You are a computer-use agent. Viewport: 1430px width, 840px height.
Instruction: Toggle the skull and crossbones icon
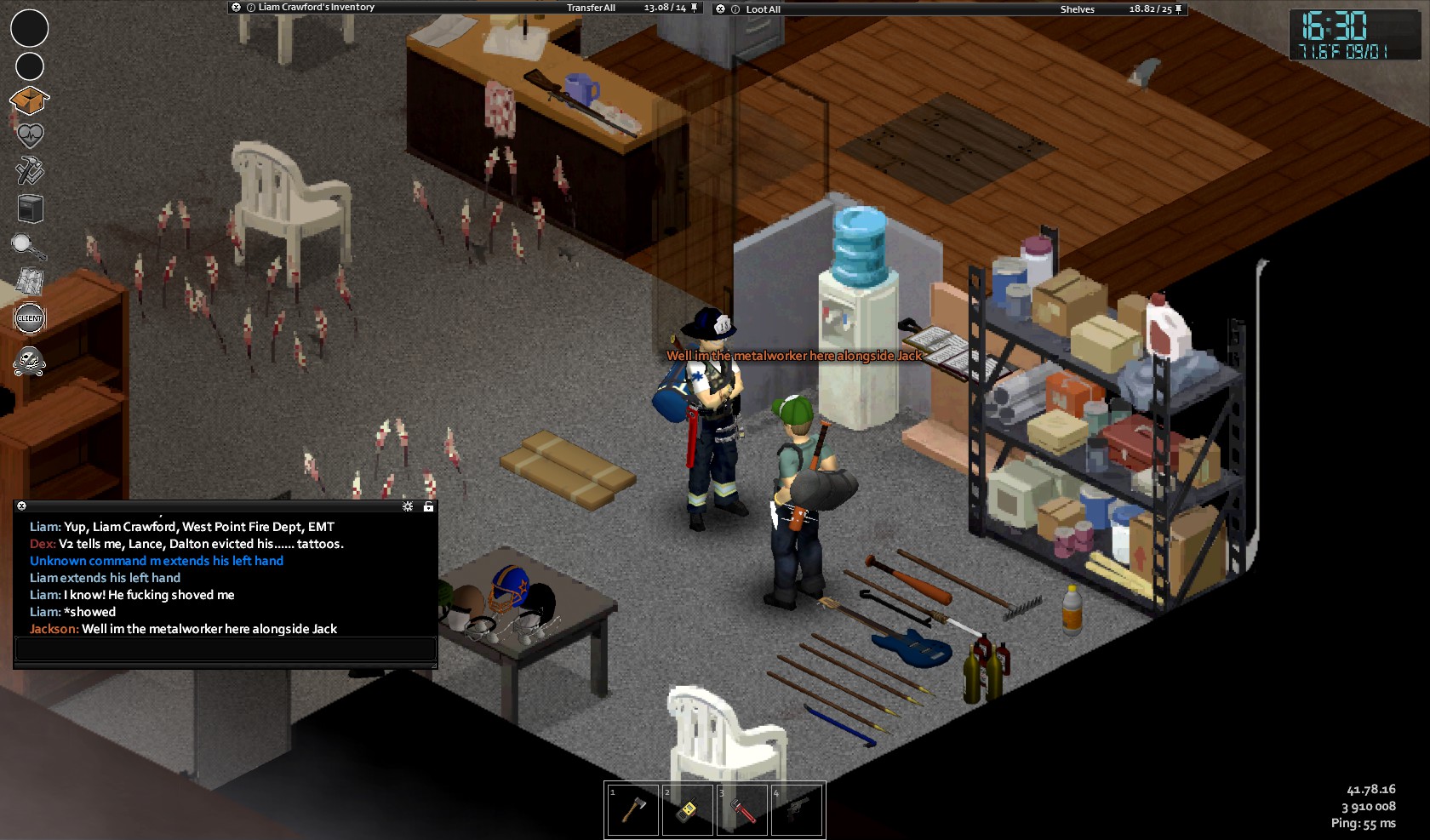(30, 361)
